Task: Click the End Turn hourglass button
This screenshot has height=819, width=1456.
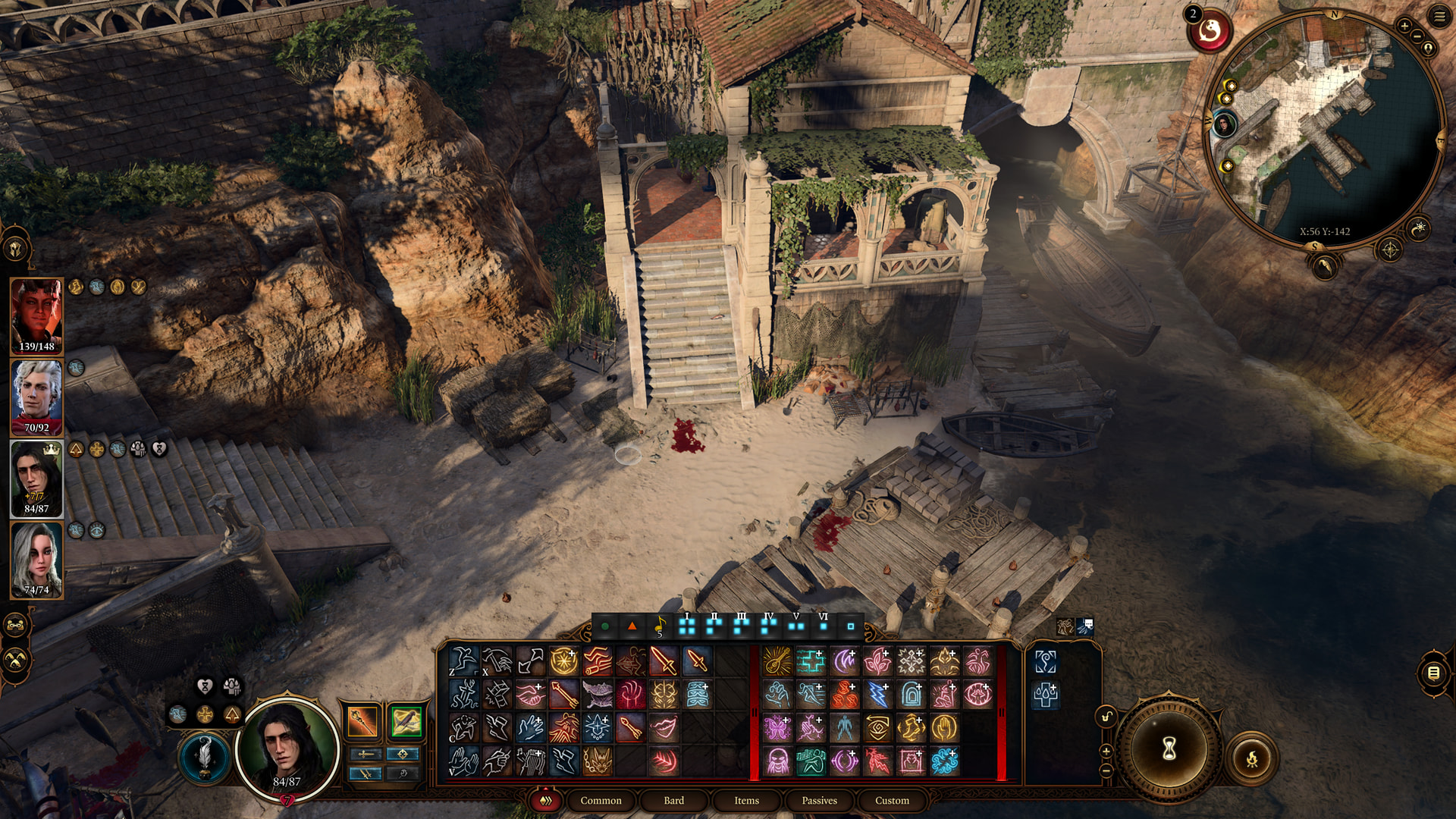Action: pos(1169,748)
